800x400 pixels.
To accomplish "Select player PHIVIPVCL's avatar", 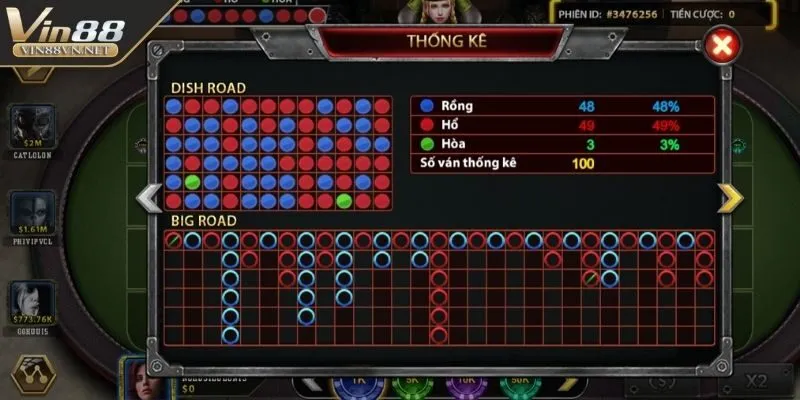I will [27, 210].
